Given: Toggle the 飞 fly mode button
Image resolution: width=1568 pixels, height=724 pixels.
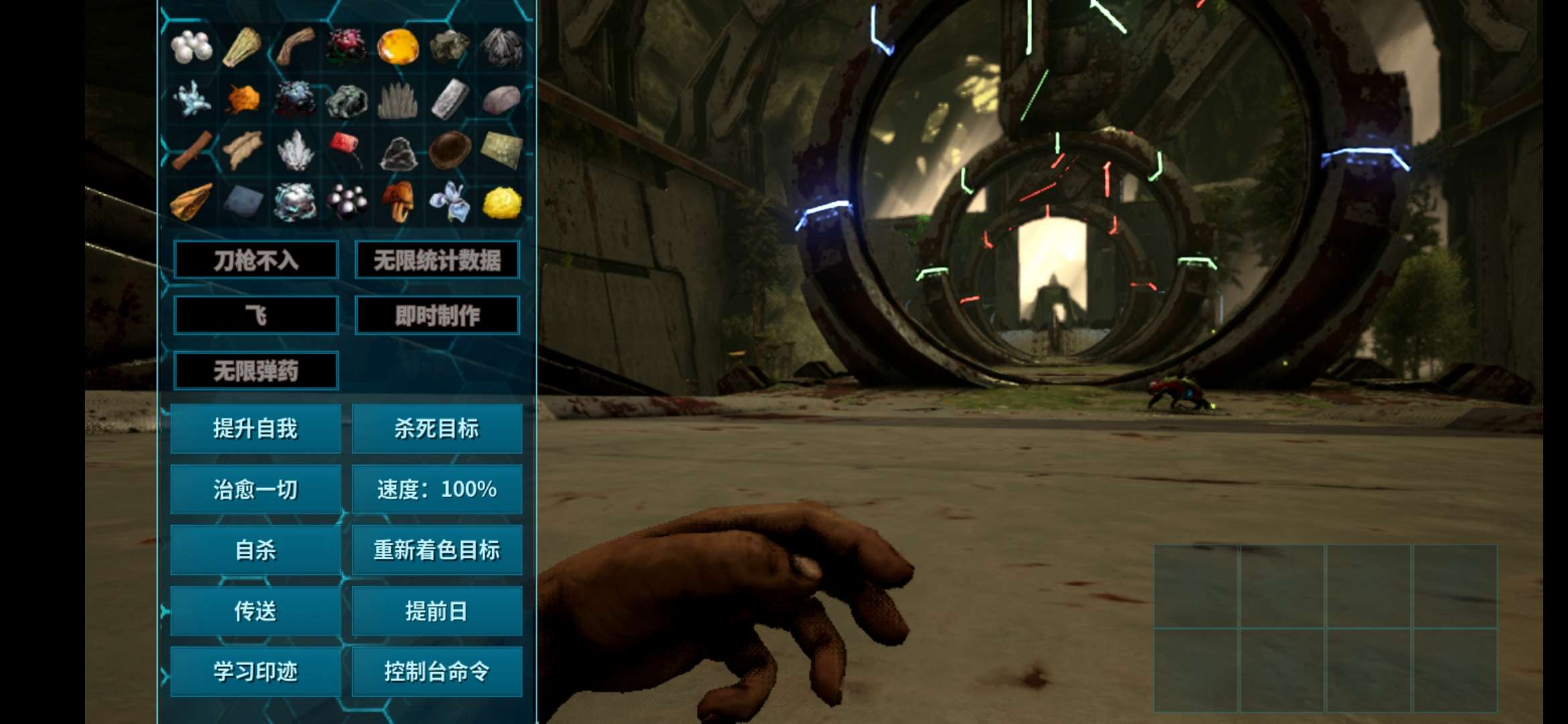Looking at the screenshot, I should pyautogui.click(x=255, y=315).
